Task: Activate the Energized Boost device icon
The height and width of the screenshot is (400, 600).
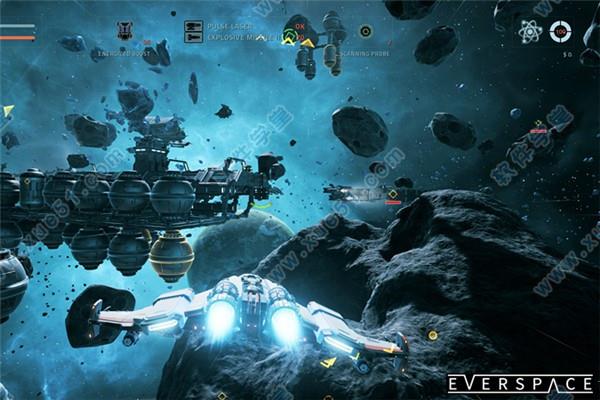Action: coord(124,31)
